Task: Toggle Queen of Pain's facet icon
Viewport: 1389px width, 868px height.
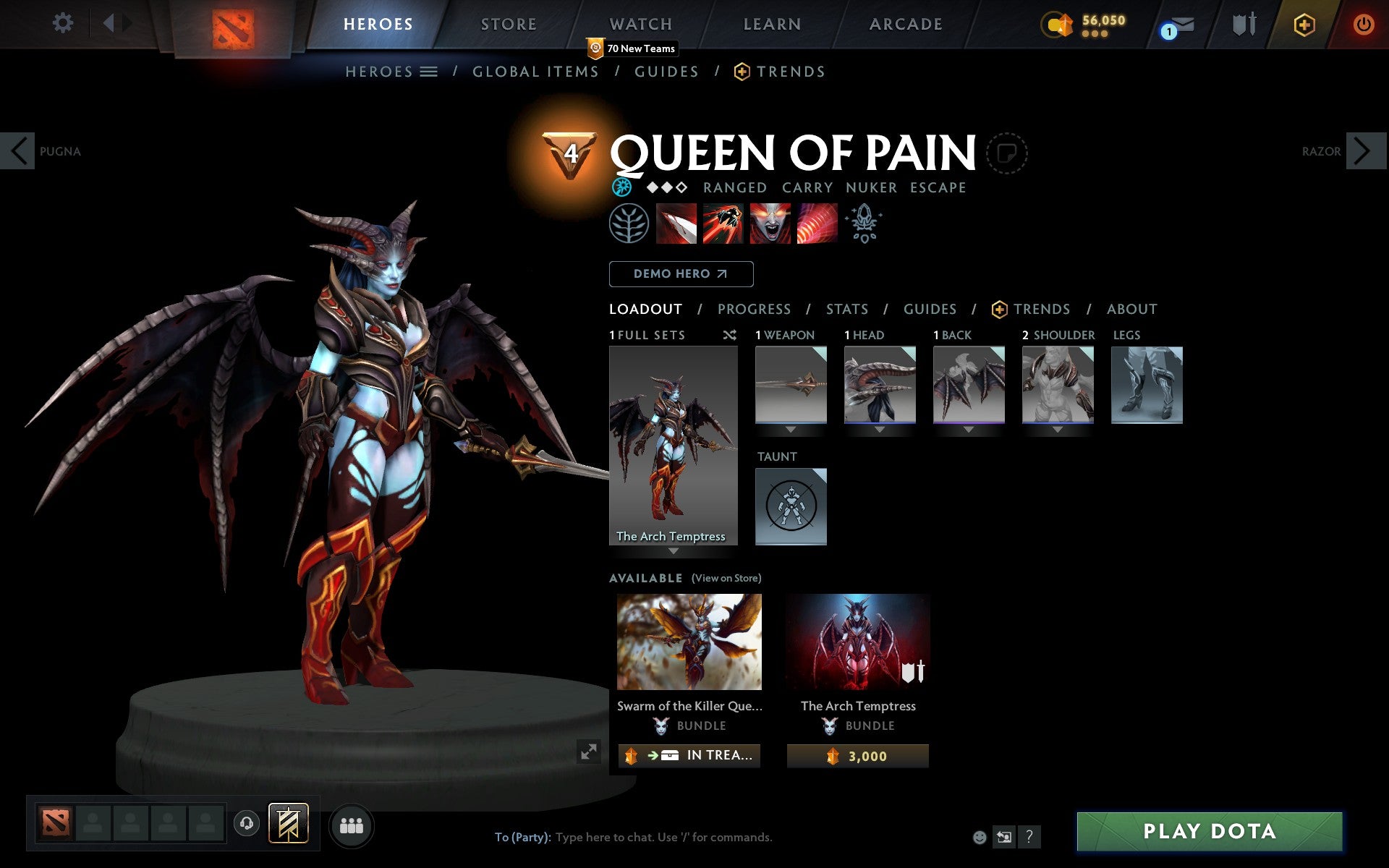Action: pyautogui.click(x=621, y=187)
